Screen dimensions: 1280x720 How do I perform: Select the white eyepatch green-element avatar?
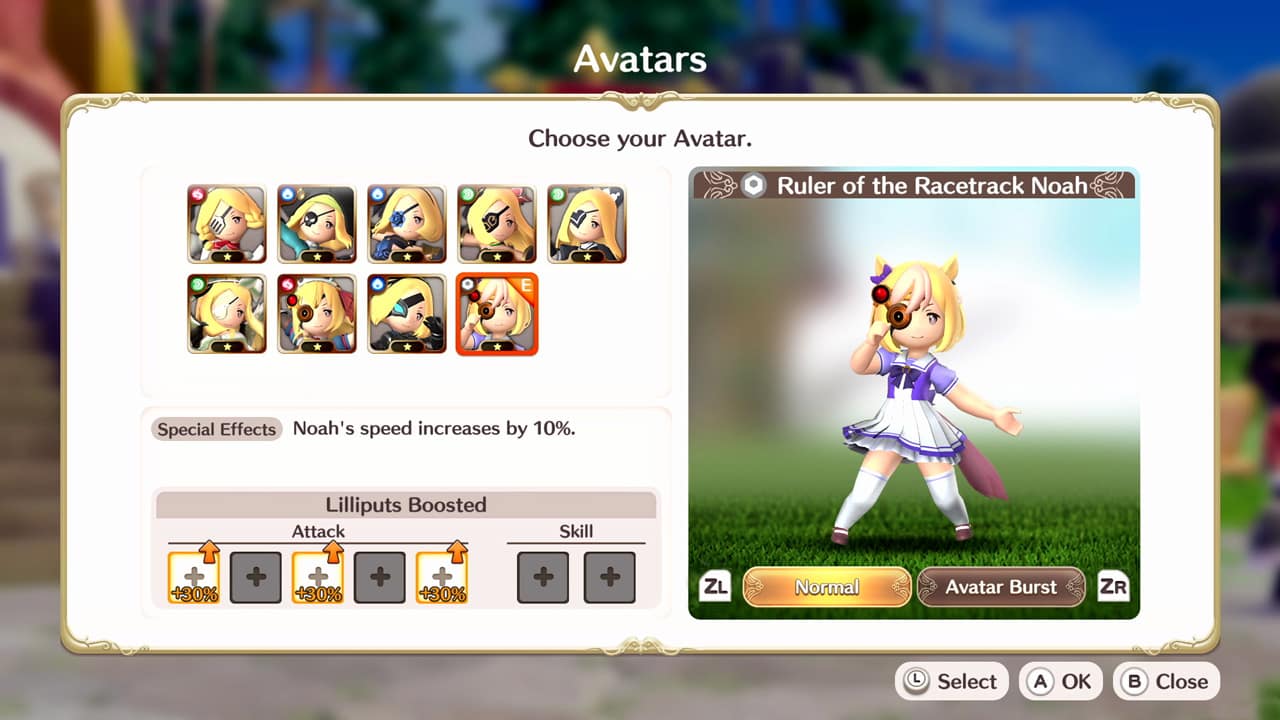pyautogui.click(x=227, y=314)
